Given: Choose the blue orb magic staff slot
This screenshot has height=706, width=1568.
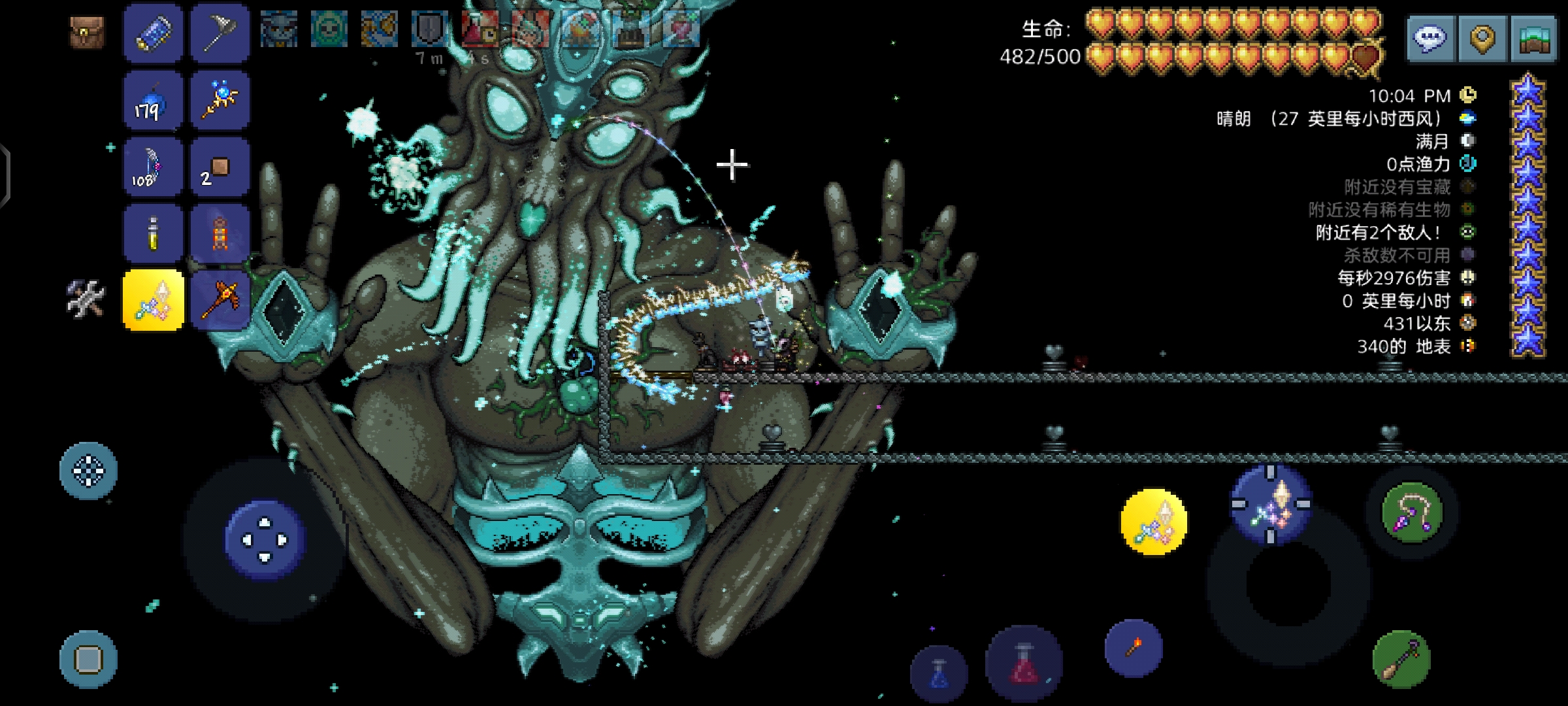Looking at the screenshot, I should pyautogui.click(x=220, y=101).
